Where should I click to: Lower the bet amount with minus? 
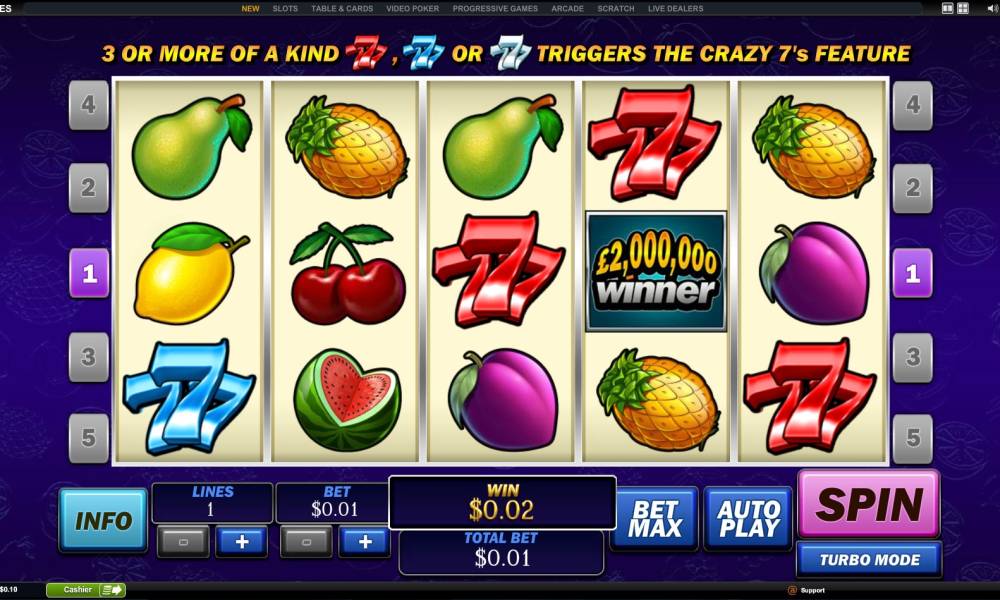coord(306,542)
